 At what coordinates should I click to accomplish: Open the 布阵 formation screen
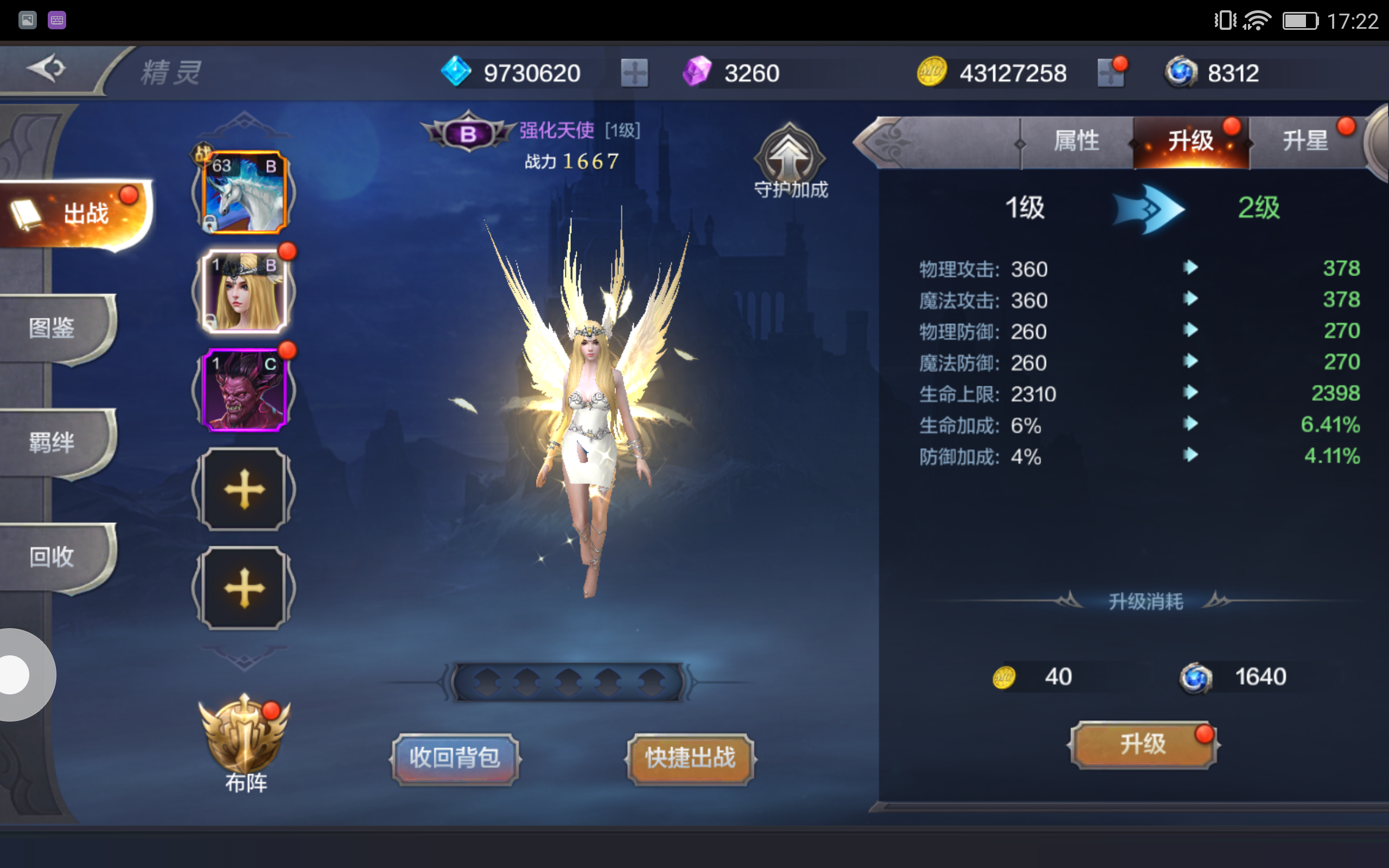[x=244, y=746]
